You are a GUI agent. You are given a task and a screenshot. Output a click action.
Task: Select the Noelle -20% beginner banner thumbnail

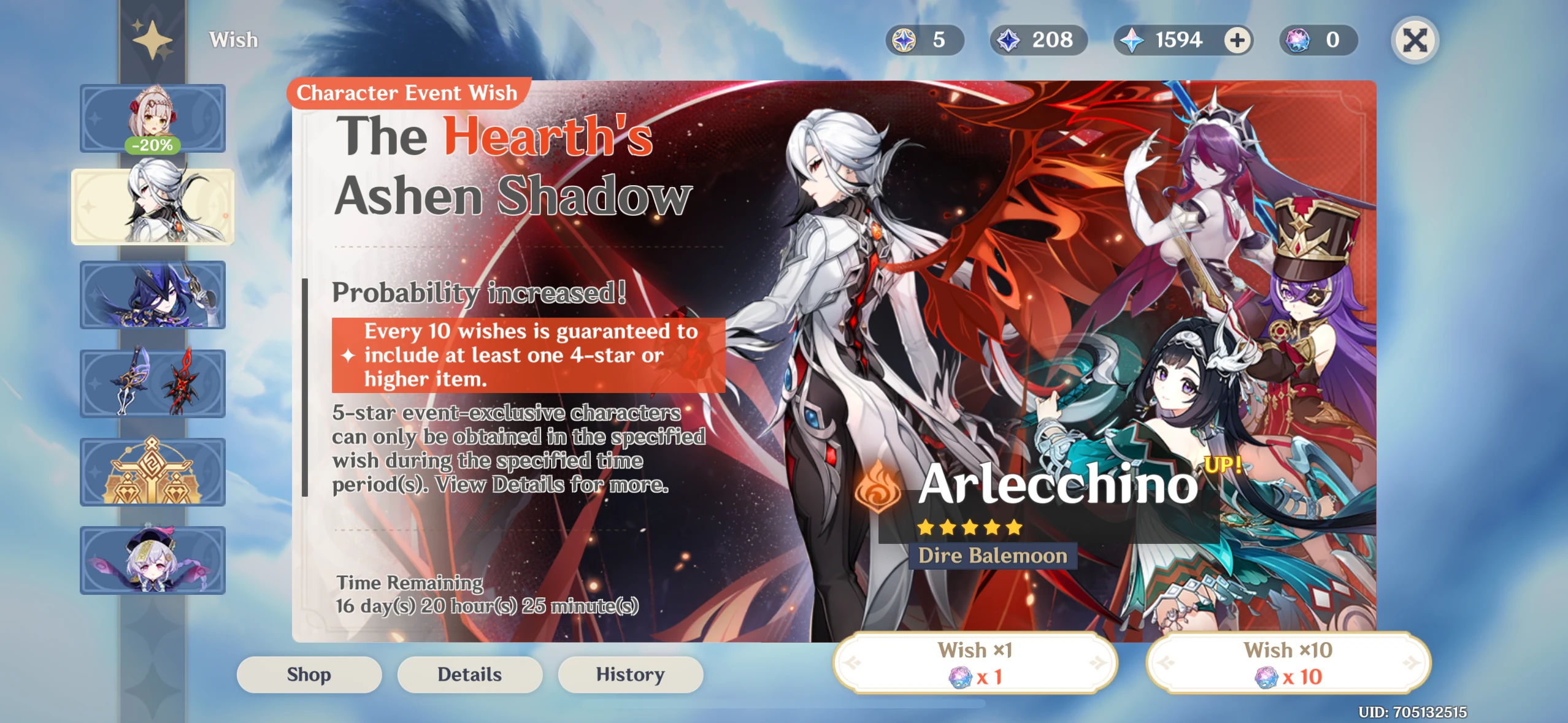(x=153, y=118)
